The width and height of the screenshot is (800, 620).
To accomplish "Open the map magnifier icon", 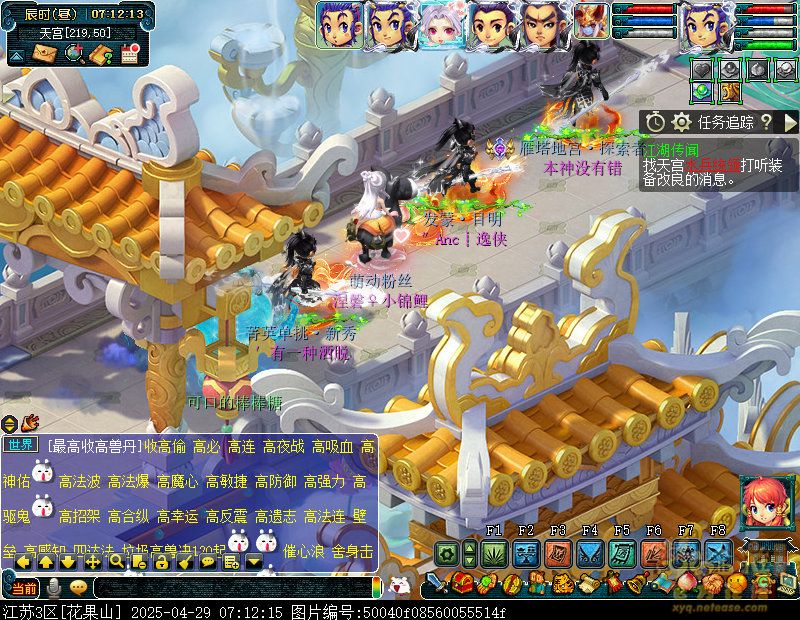I will [73, 54].
